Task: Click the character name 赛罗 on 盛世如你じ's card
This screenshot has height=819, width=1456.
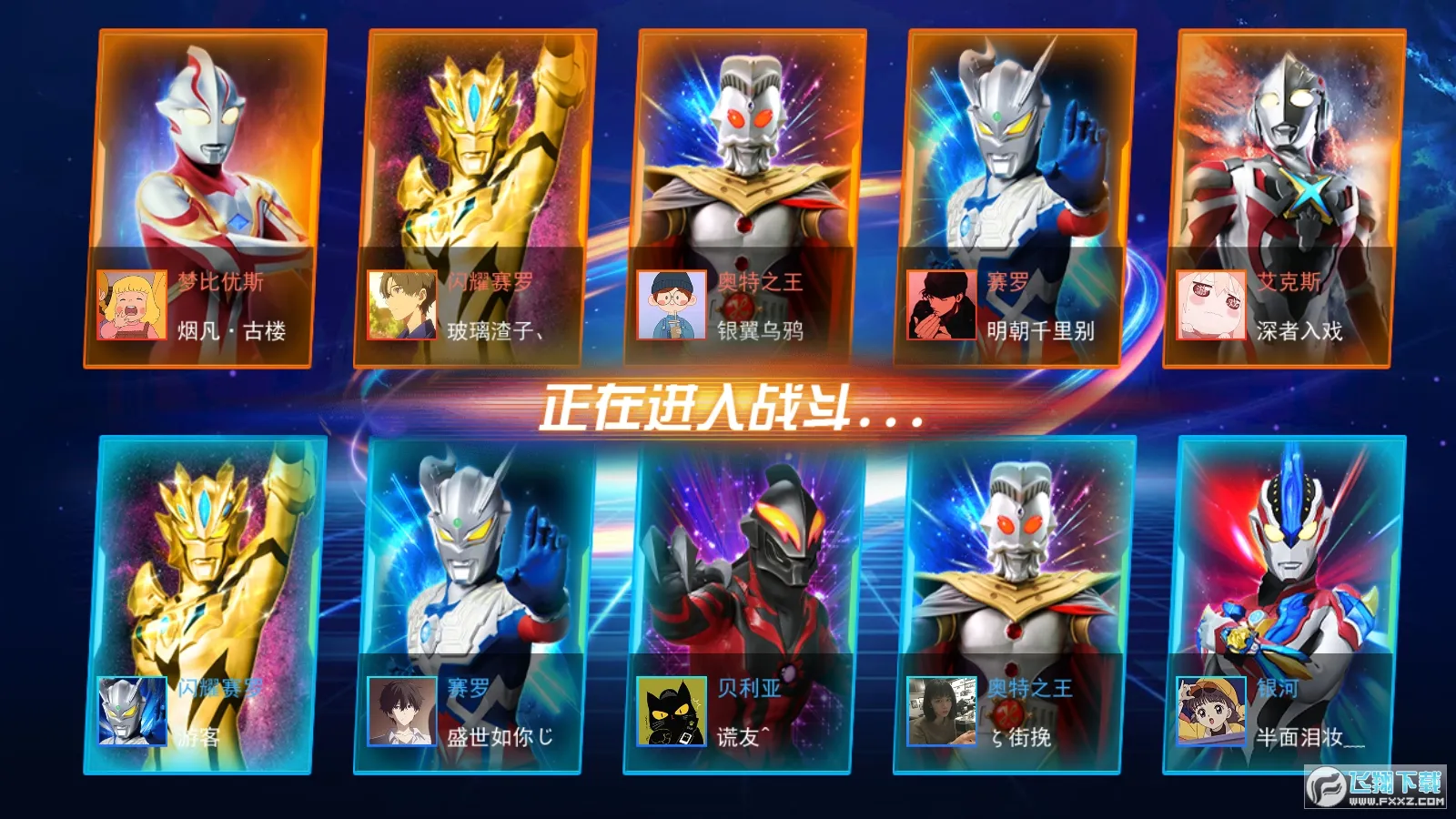Action: [x=466, y=690]
